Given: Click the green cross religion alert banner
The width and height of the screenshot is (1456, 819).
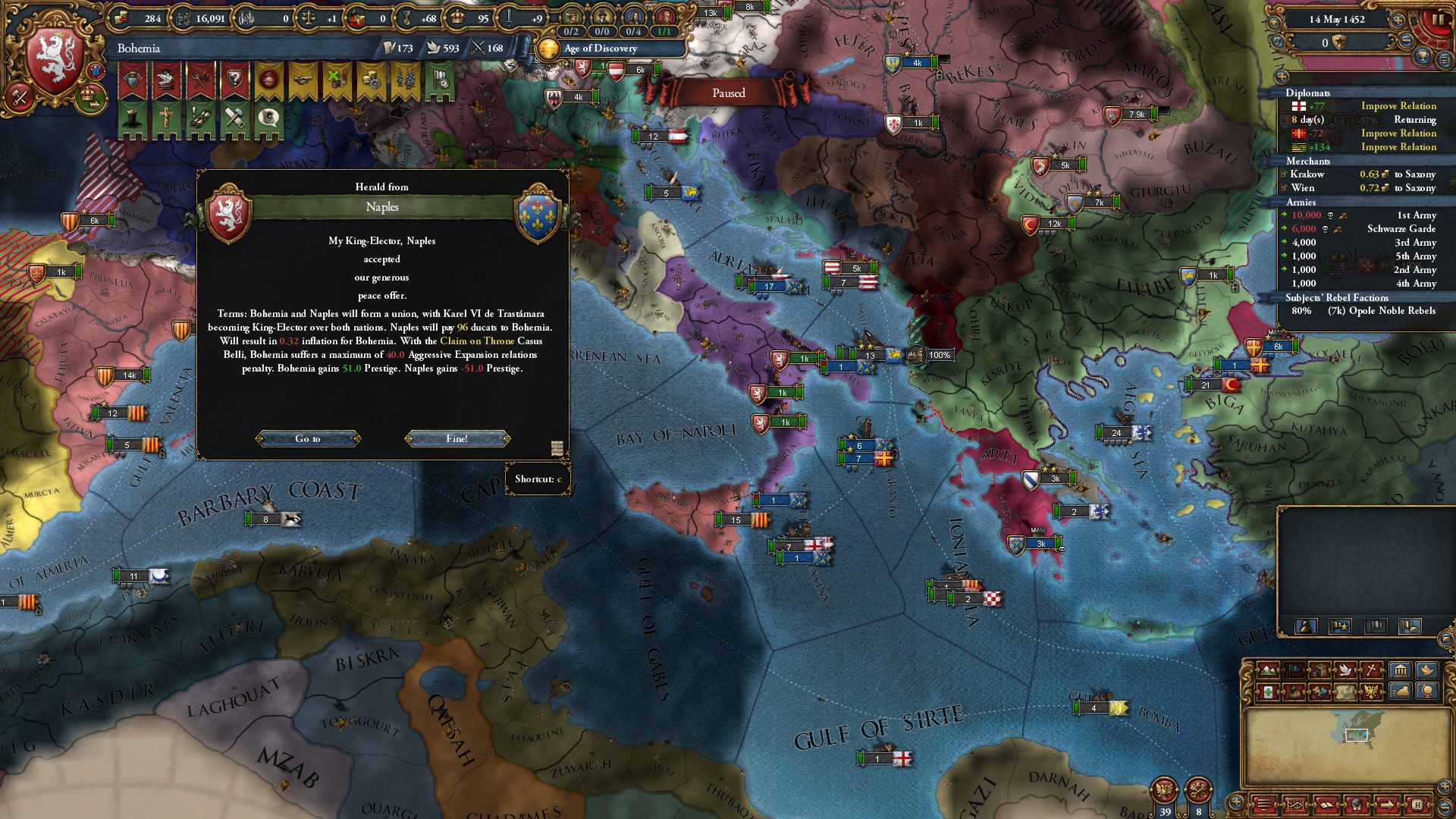Looking at the screenshot, I should [x=165, y=118].
